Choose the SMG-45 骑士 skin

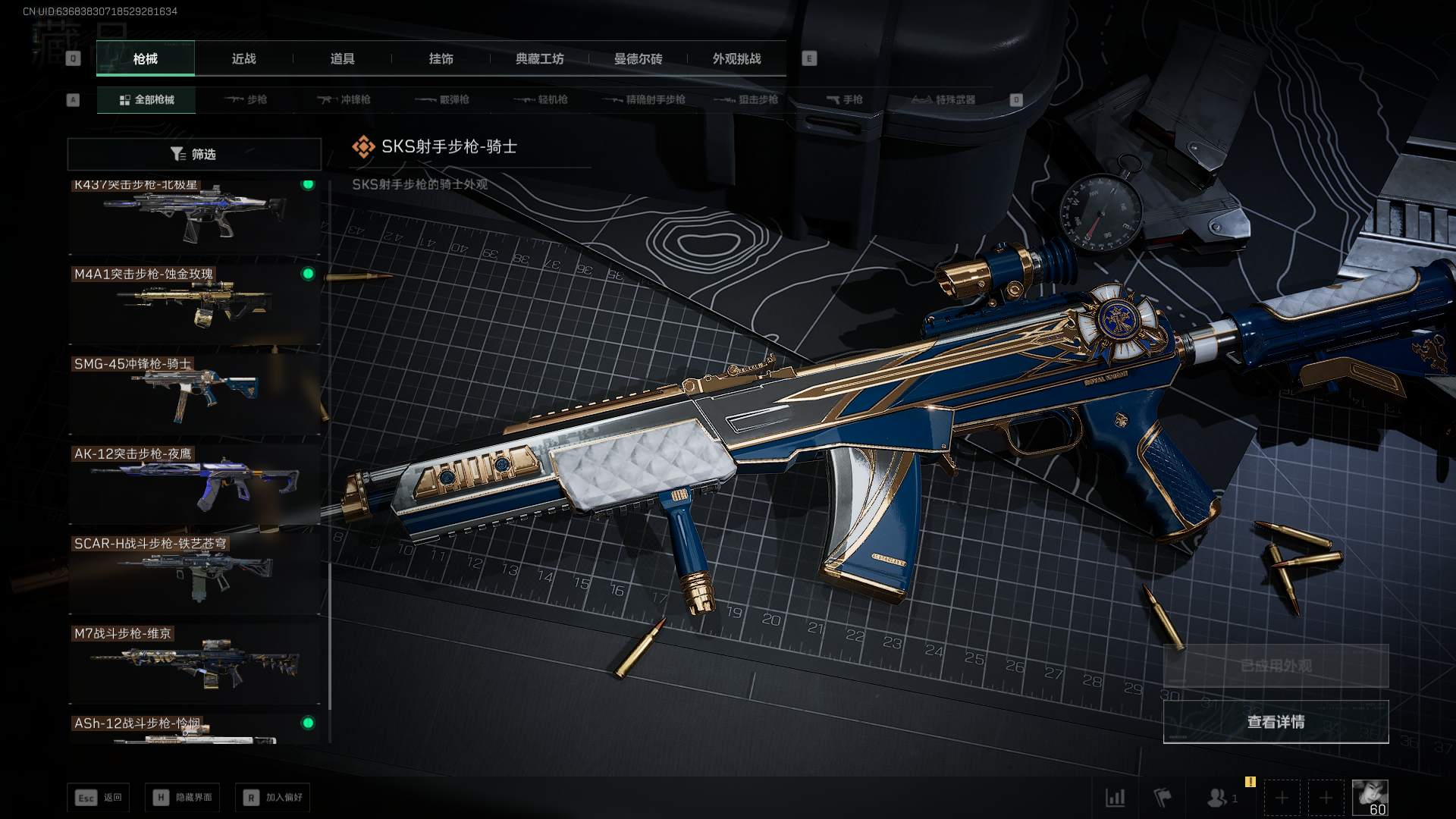[x=194, y=394]
